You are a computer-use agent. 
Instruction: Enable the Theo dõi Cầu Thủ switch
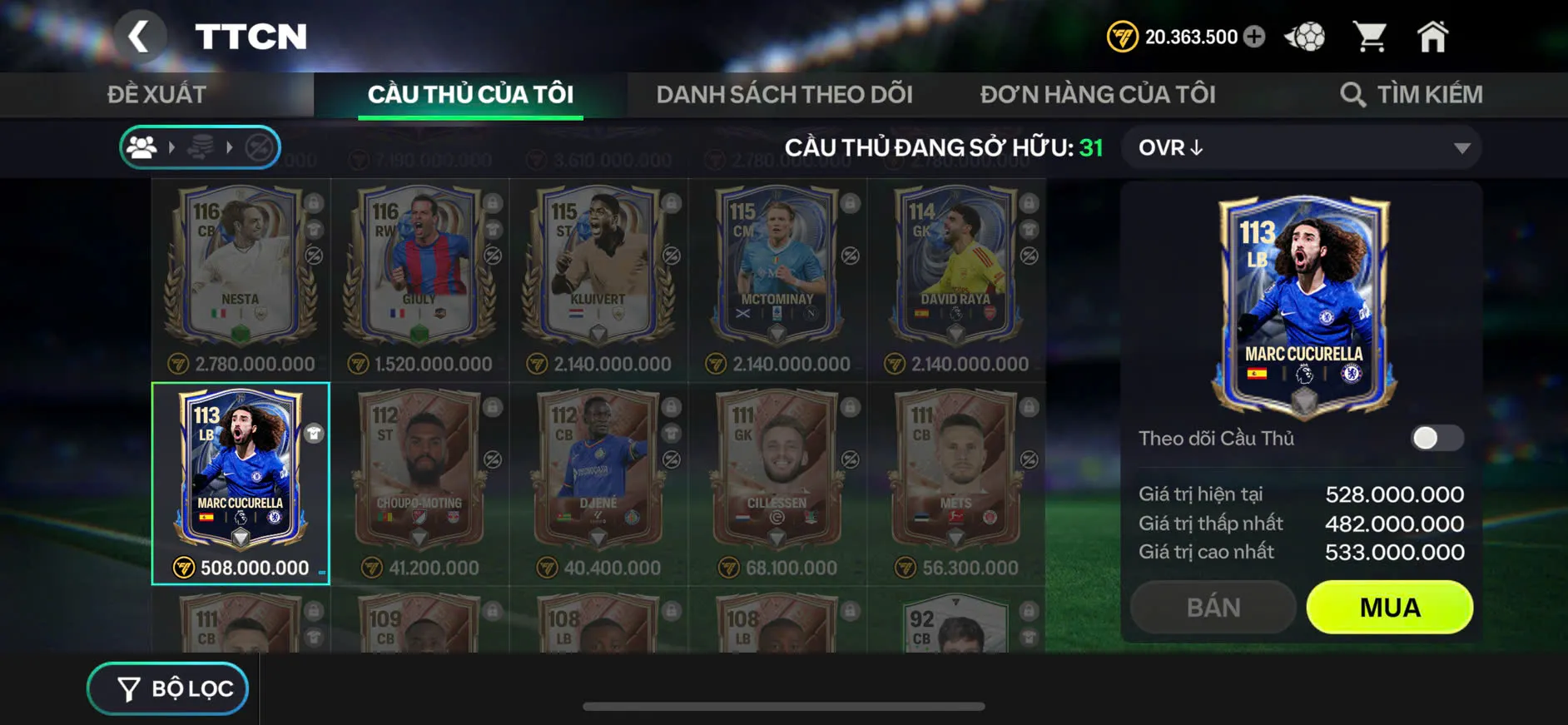click(1437, 439)
